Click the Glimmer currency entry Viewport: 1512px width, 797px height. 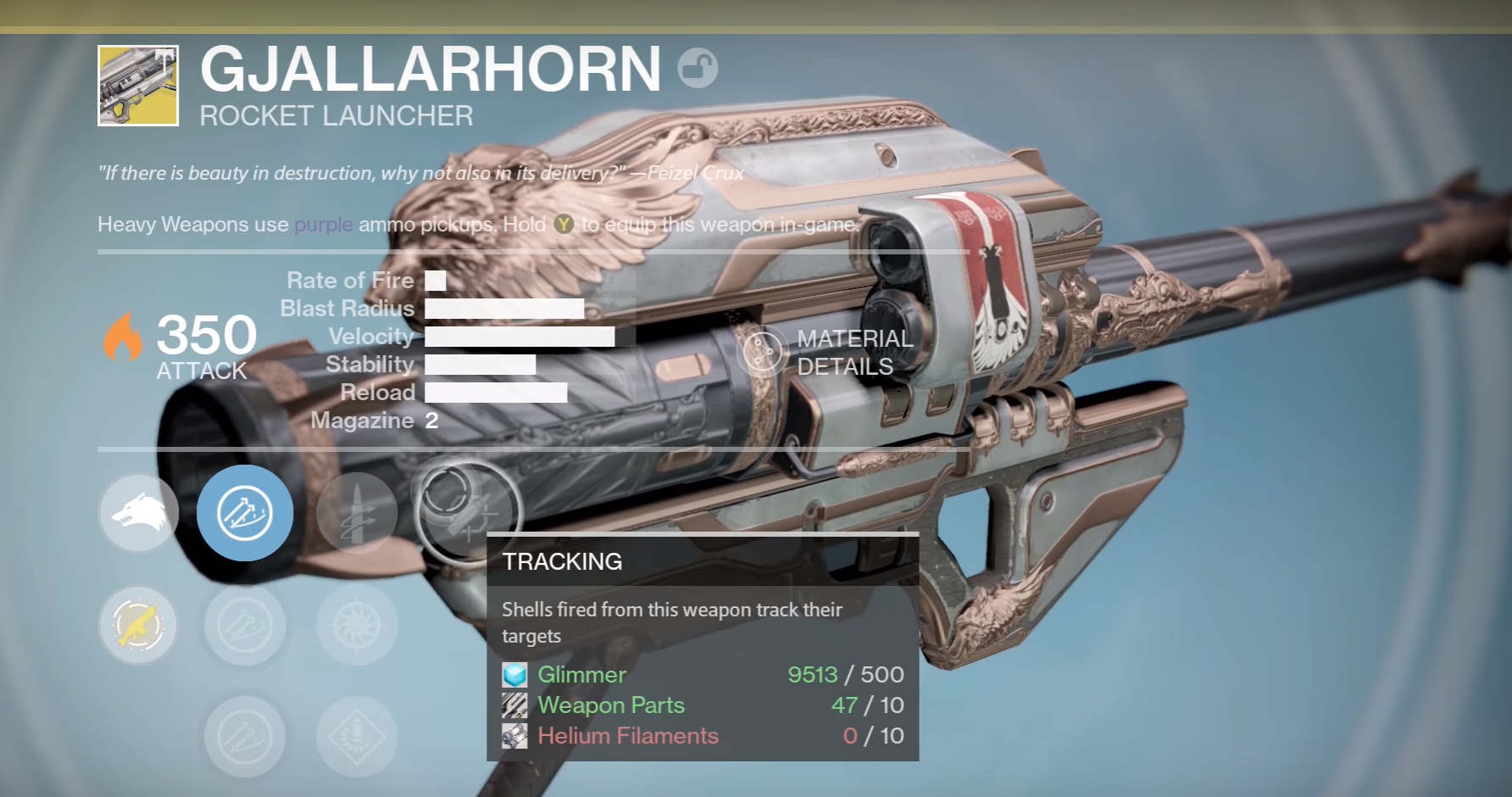581,675
